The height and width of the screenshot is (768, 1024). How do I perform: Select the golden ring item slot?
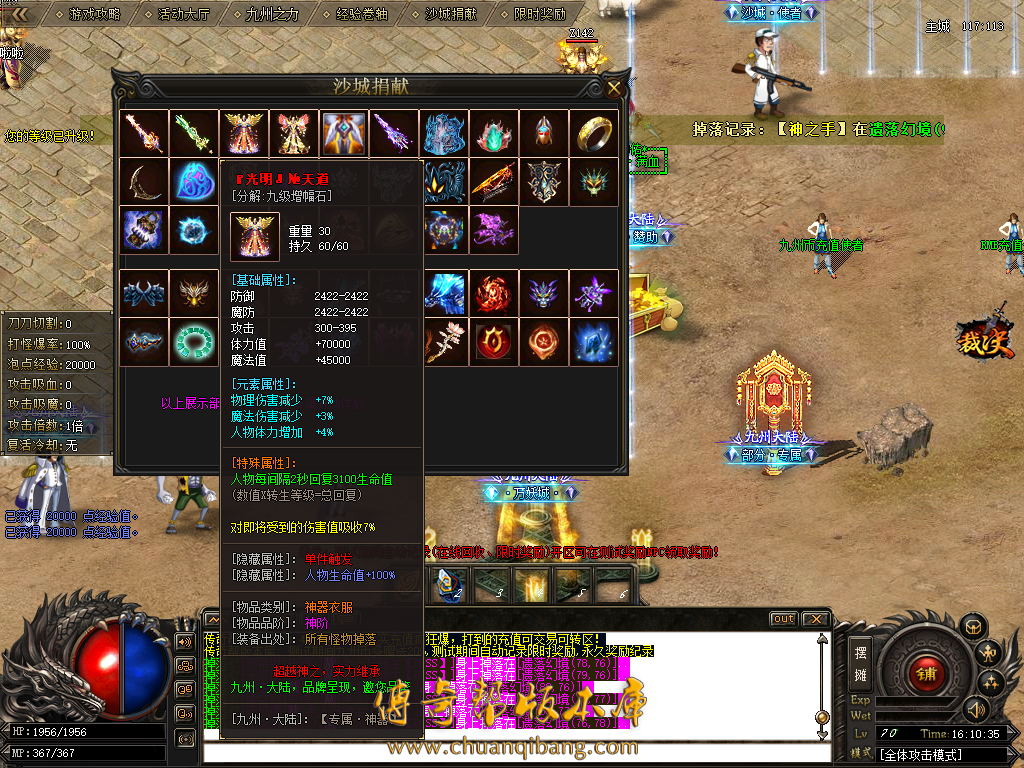(594, 133)
